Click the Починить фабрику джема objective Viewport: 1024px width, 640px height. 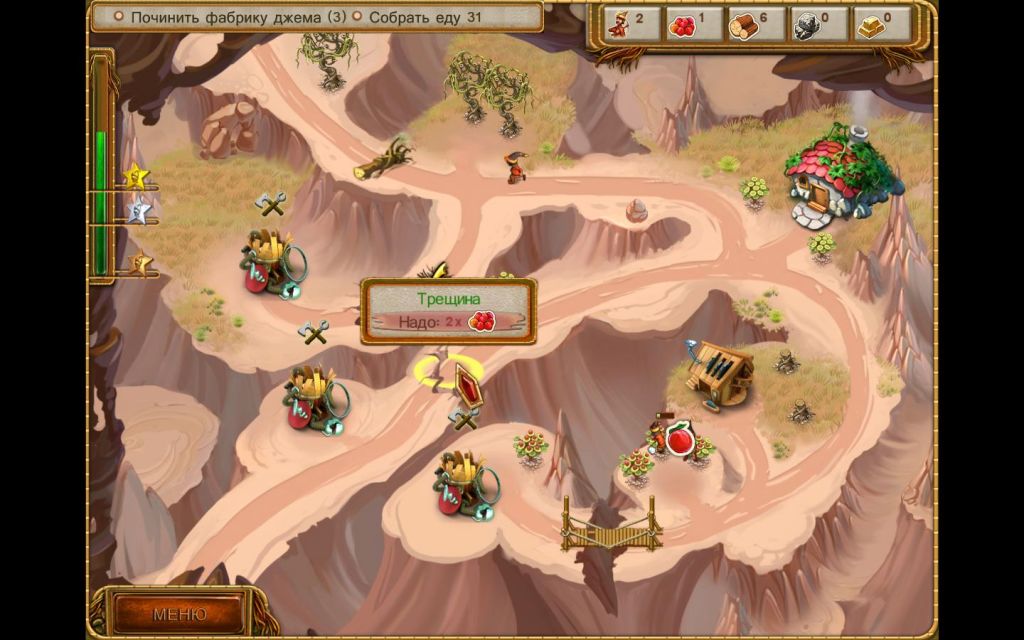point(237,17)
